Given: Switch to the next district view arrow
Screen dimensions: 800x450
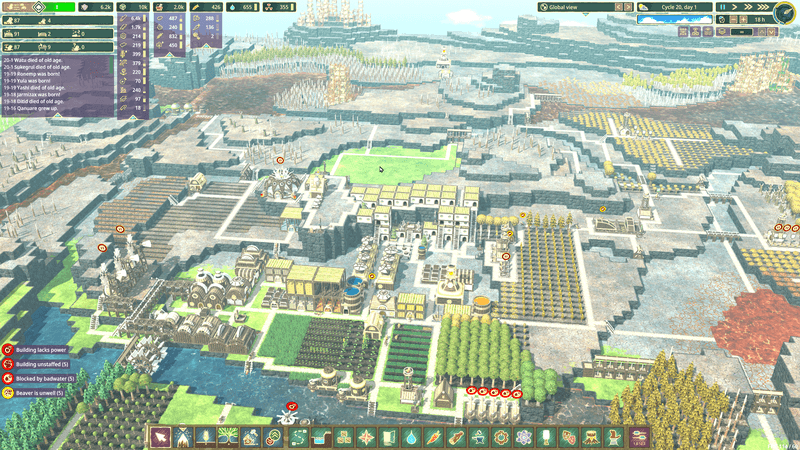Looking at the screenshot, I should point(628,7).
